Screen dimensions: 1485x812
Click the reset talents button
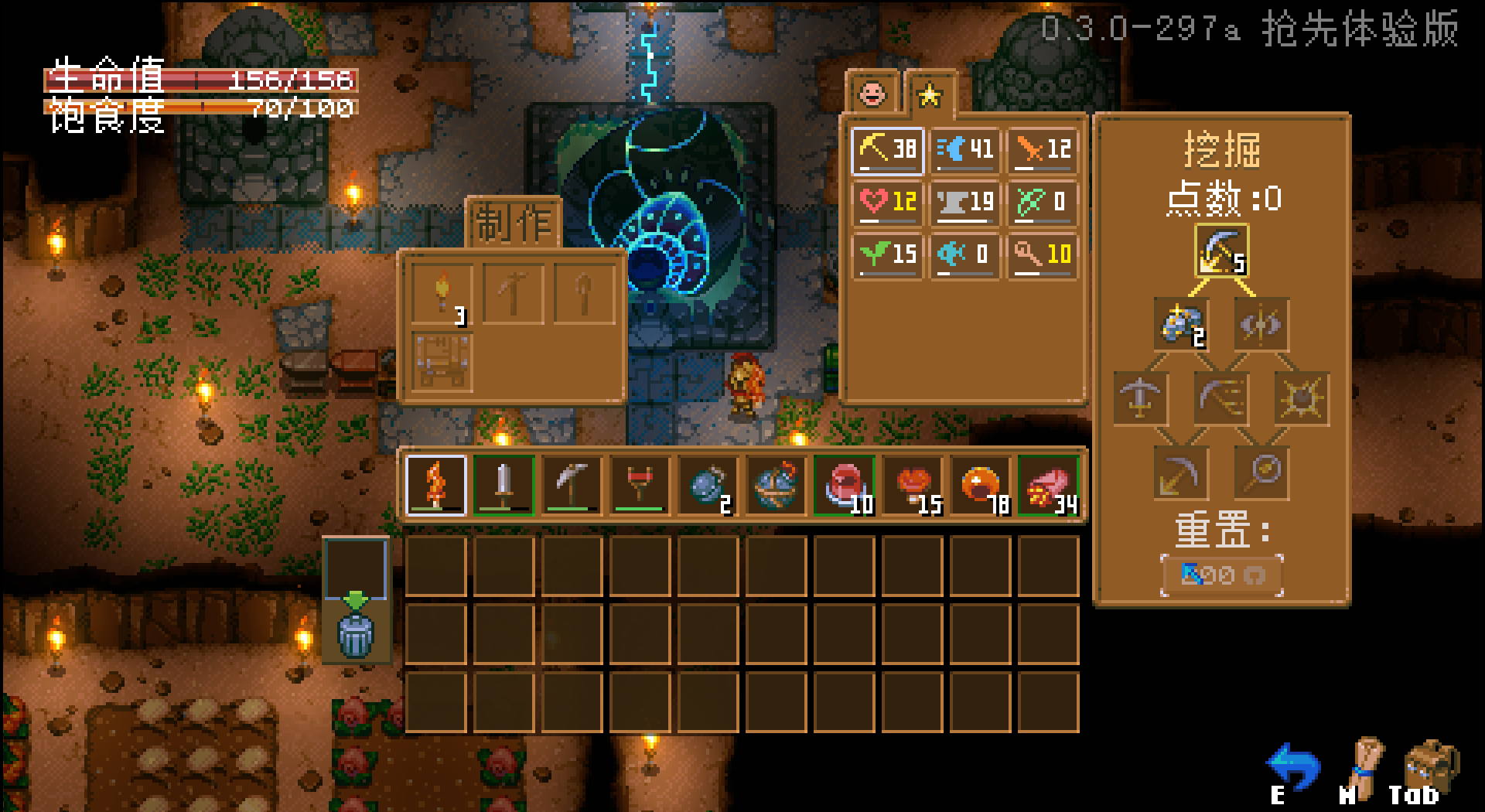(1221, 575)
